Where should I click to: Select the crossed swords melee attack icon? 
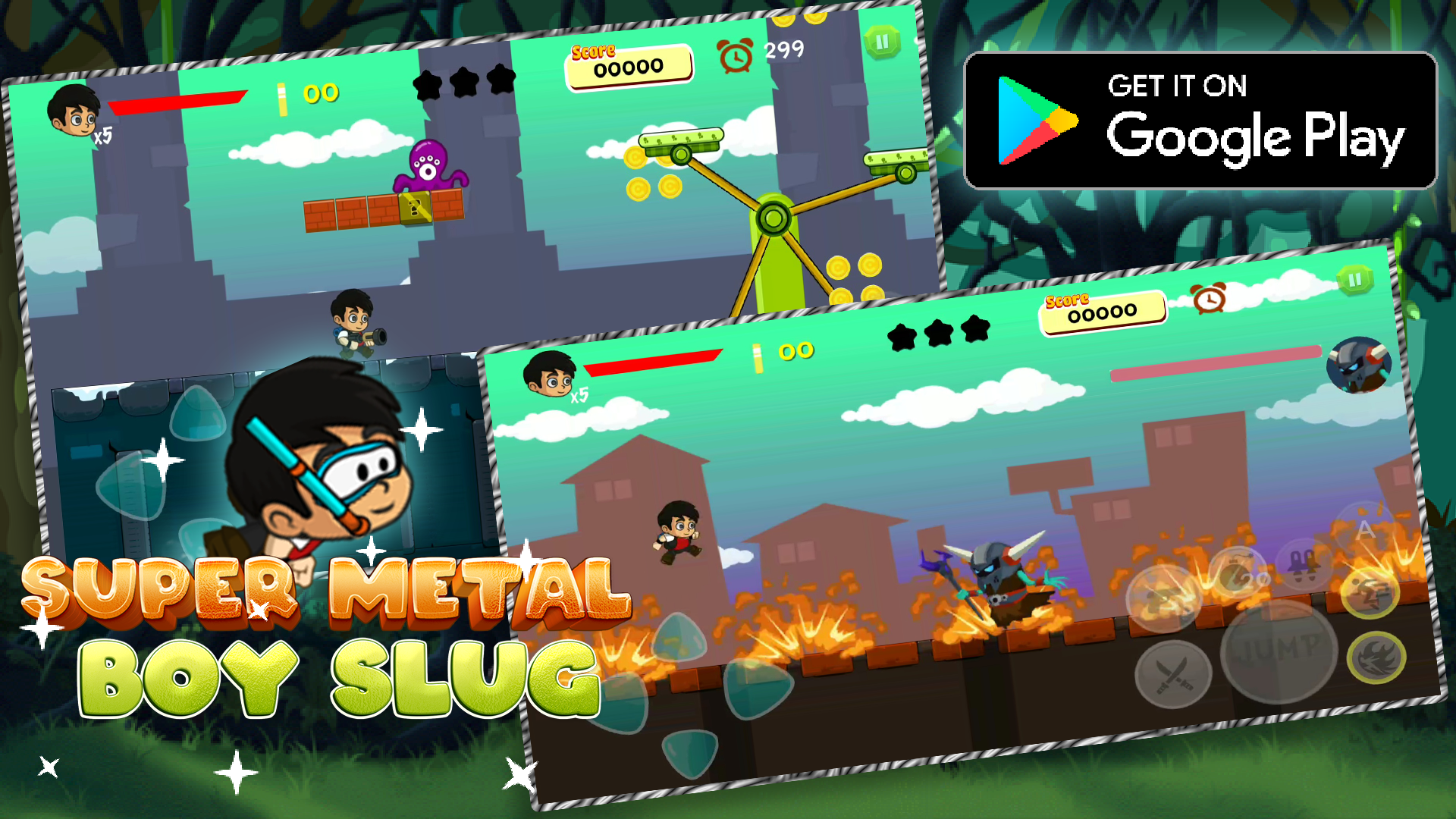[x=1174, y=672]
